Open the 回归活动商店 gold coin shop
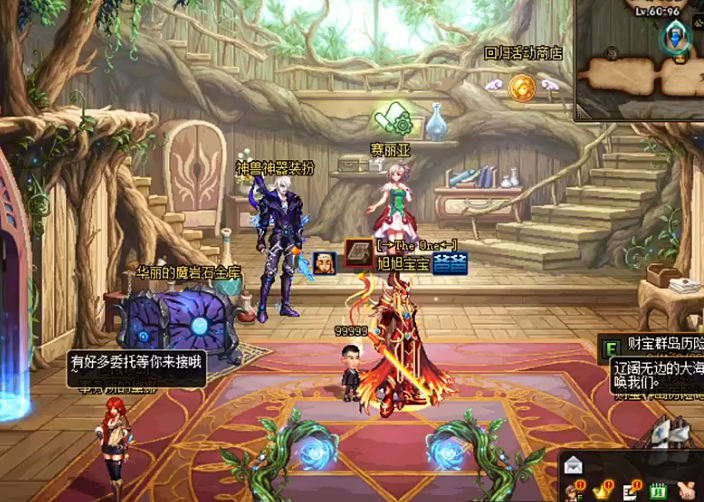The width and height of the screenshot is (704, 502). pos(521,87)
